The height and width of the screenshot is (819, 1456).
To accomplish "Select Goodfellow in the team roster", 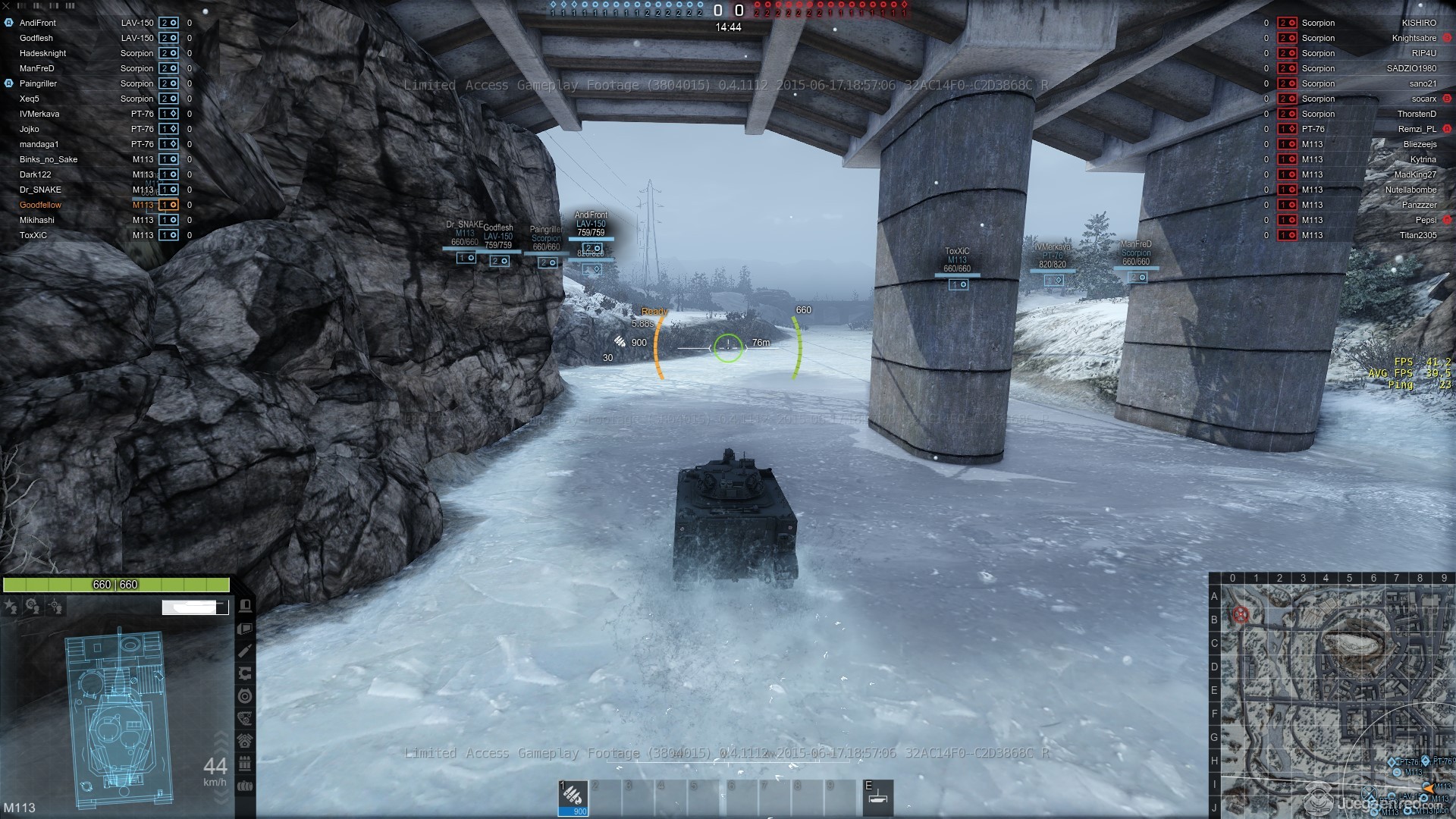I will click(41, 205).
